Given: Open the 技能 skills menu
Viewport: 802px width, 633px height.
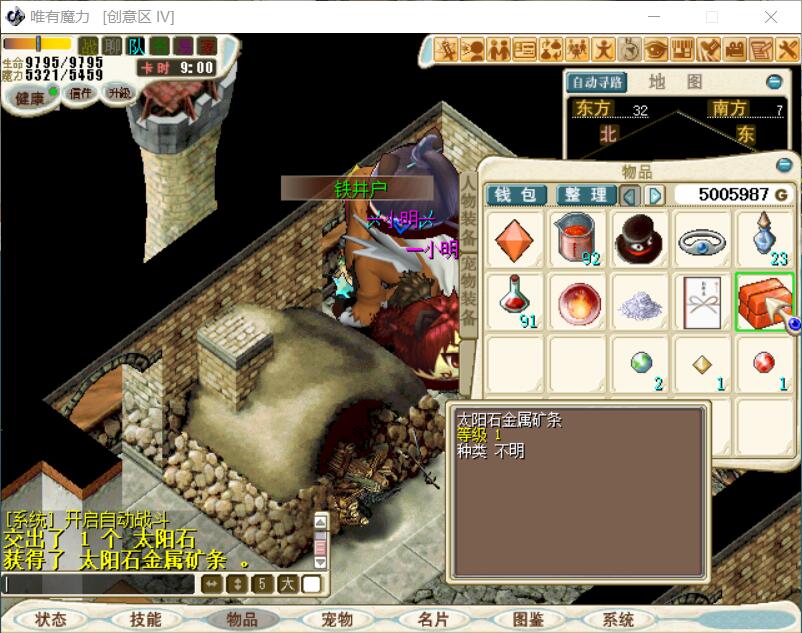Looking at the screenshot, I should pyautogui.click(x=145, y=619).
